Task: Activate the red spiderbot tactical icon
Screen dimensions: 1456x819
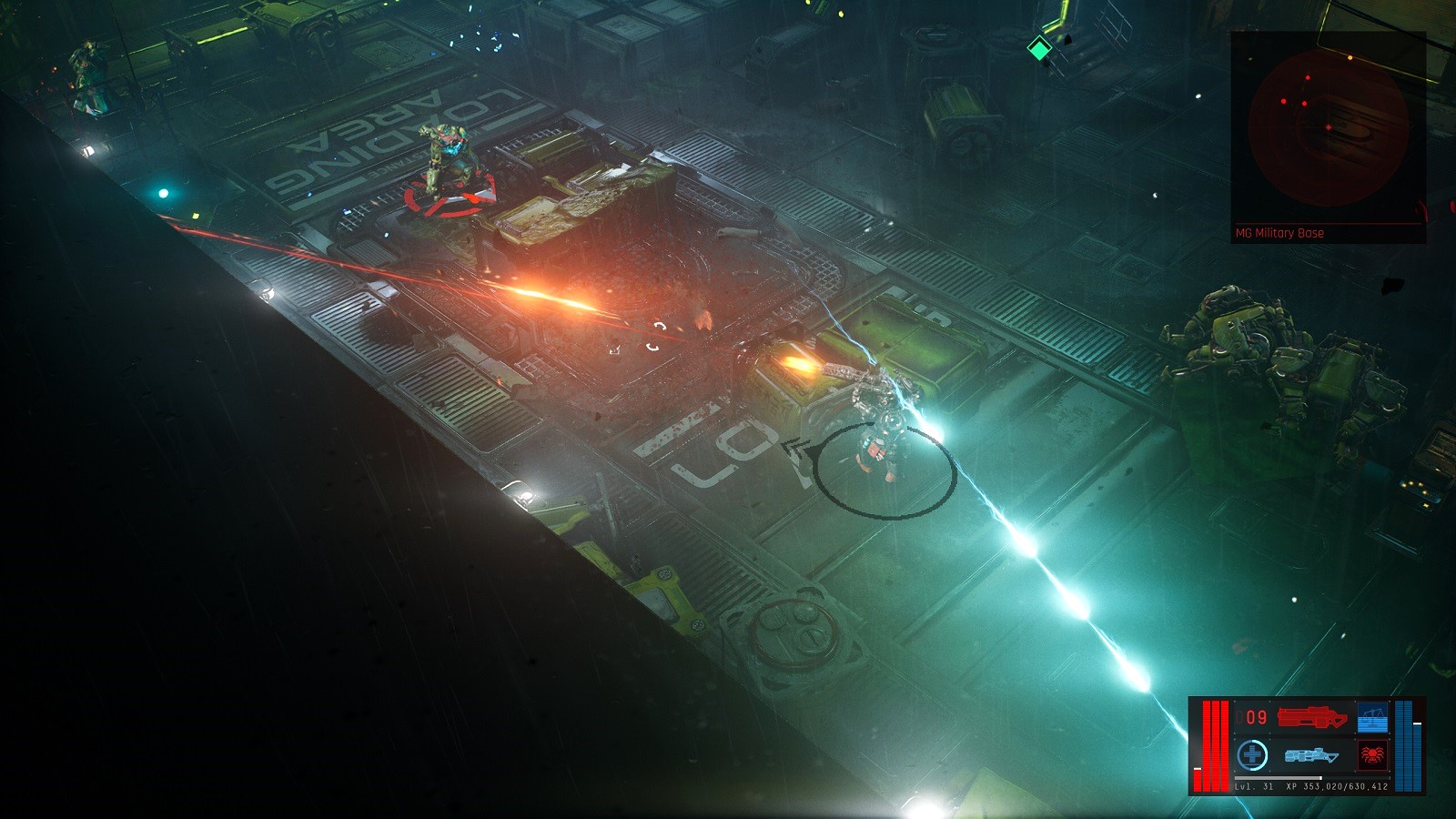Action: point(1372,754)
